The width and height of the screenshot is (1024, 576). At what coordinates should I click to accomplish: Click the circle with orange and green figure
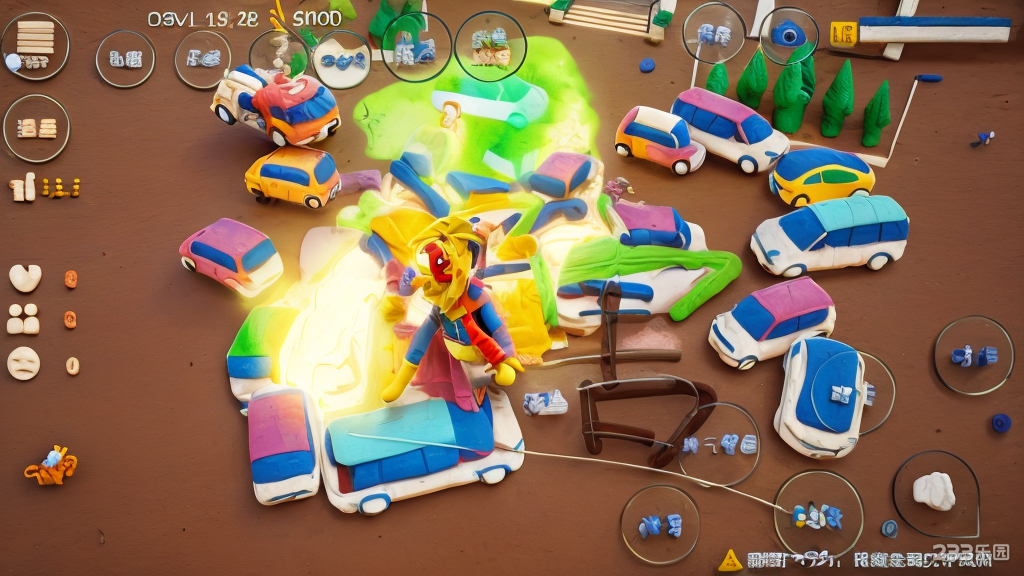(x=490, y=45)
